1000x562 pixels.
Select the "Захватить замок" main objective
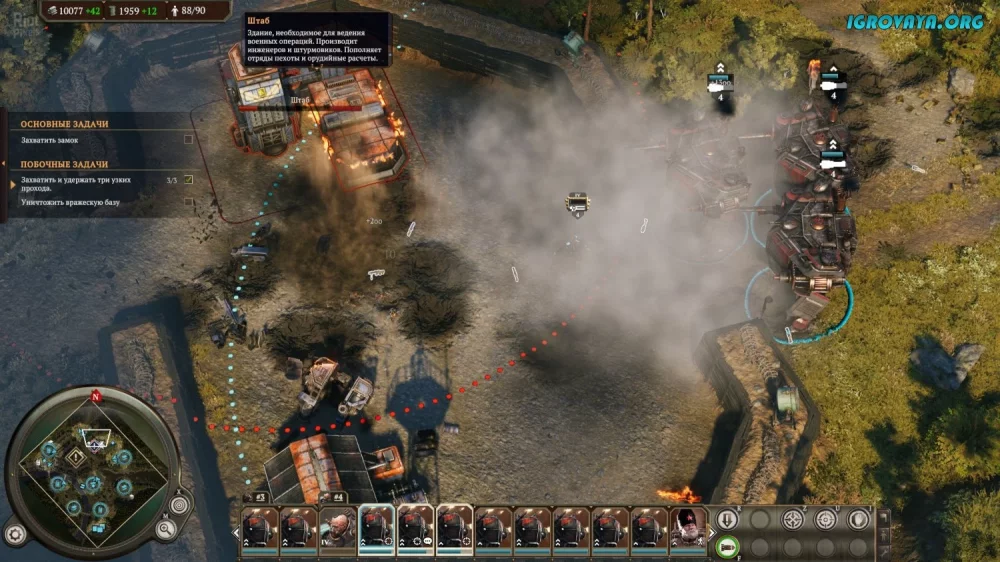click(50, 140)
